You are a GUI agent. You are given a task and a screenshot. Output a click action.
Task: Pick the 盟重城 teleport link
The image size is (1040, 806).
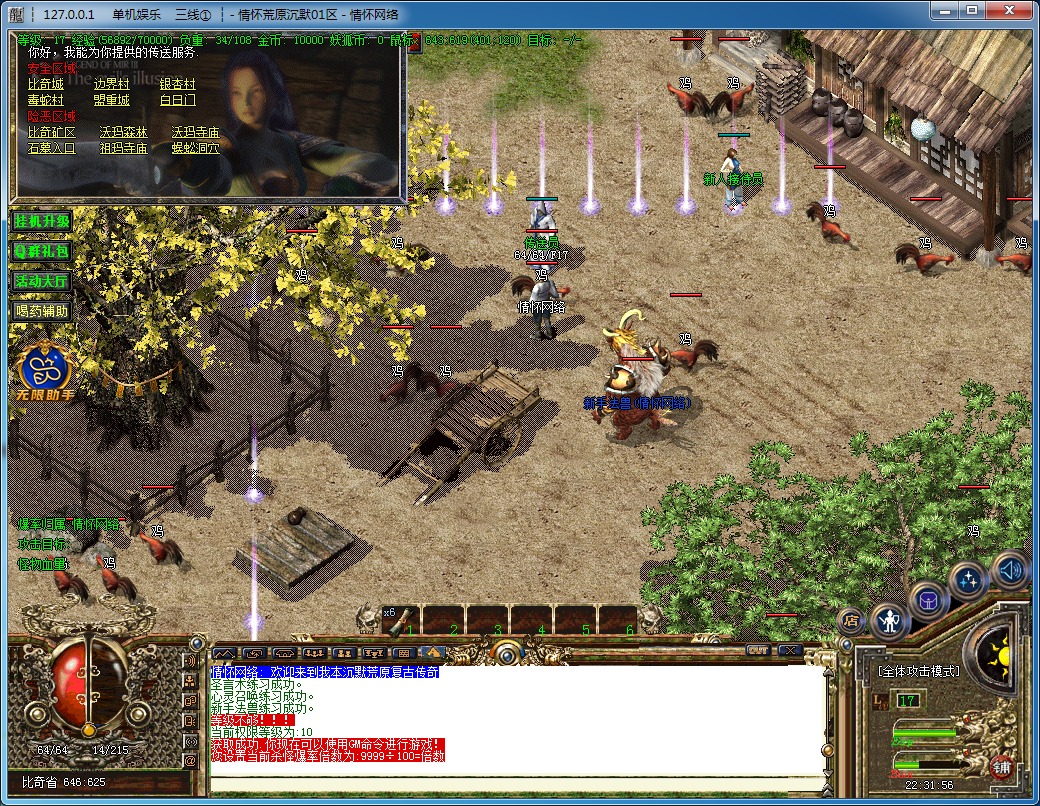pyautogui.click(x=112, y=100)
